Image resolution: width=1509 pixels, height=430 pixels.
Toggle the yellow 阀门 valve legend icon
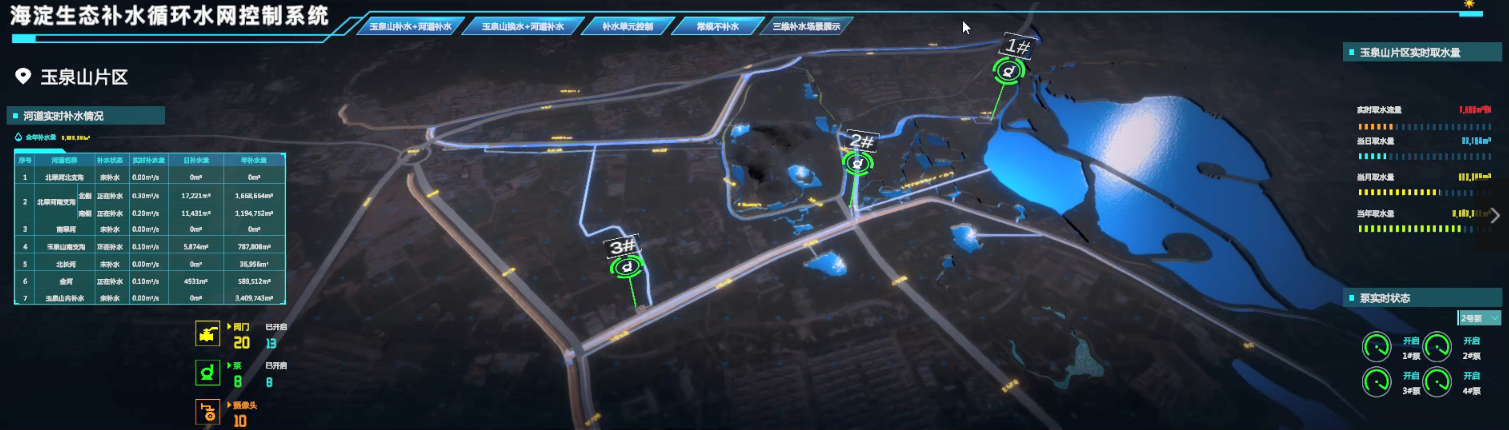[x=208, y=334]
